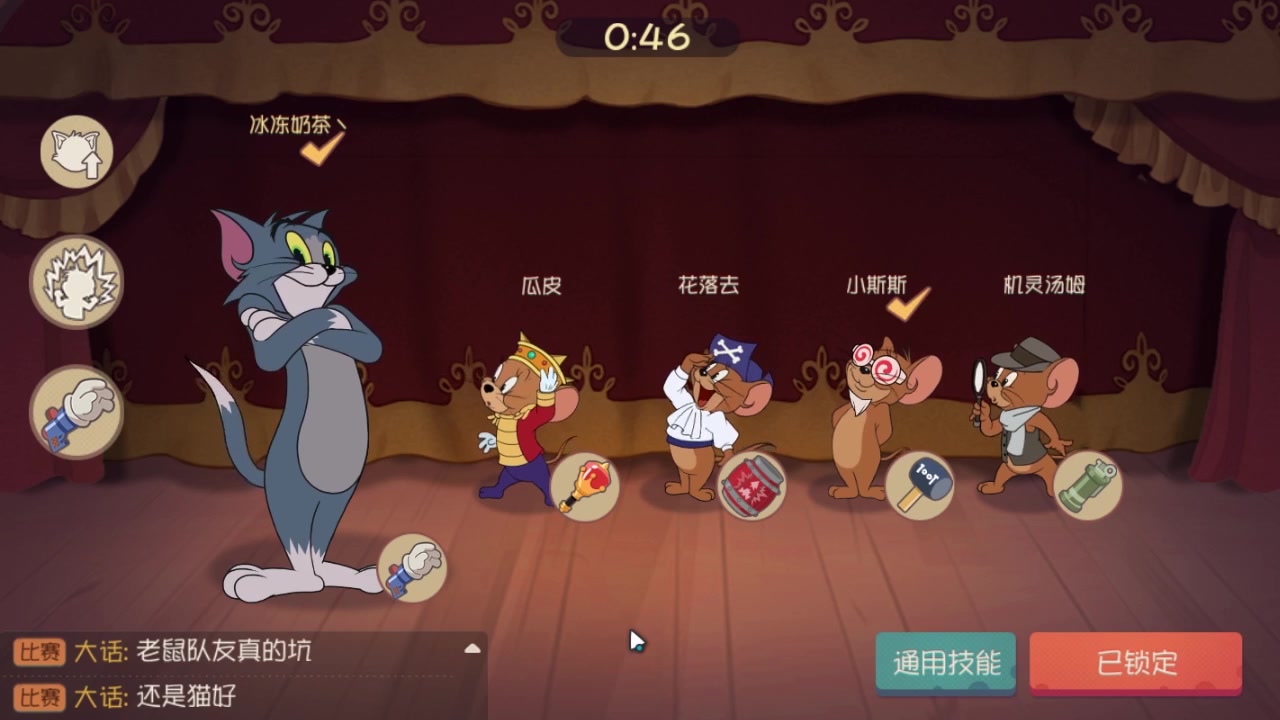The image size is (1280, 720).
Task: Open Tom's rage burst skill icon
Action: 77,281
